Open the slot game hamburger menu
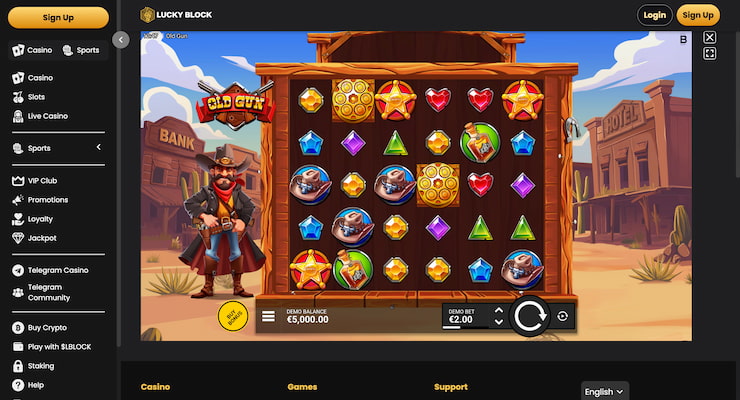Screen dimensions: 740x400 tap(268, 317)
